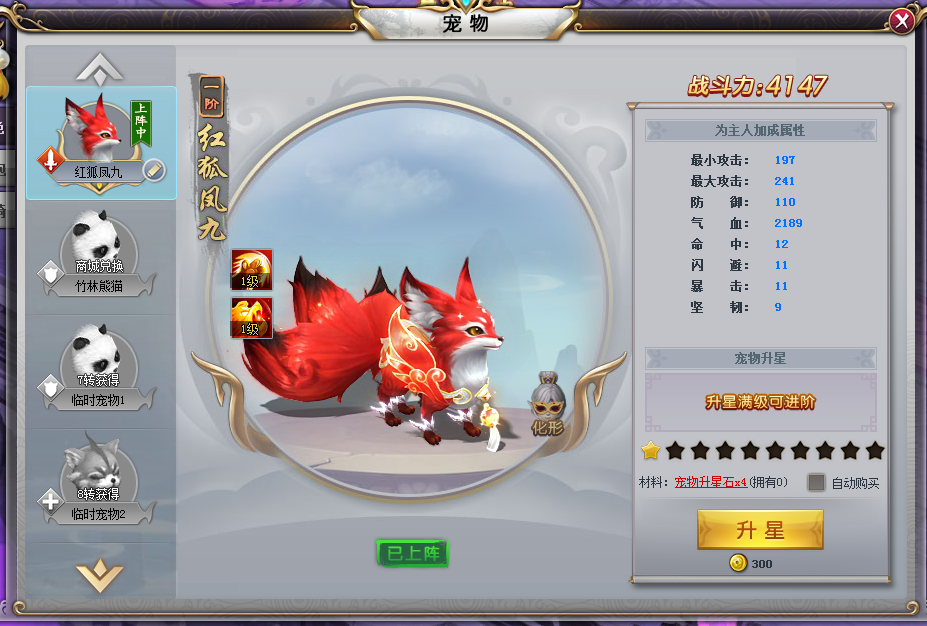Screen dimensions: 927x626
Task: Pick 临时宠物2 in the pet list
Action: [100, 484]
